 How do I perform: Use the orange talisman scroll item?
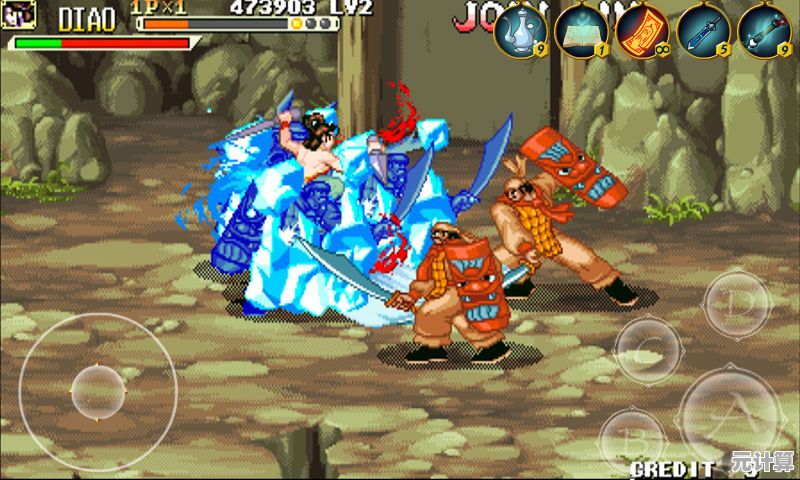(x=642, y=30)
